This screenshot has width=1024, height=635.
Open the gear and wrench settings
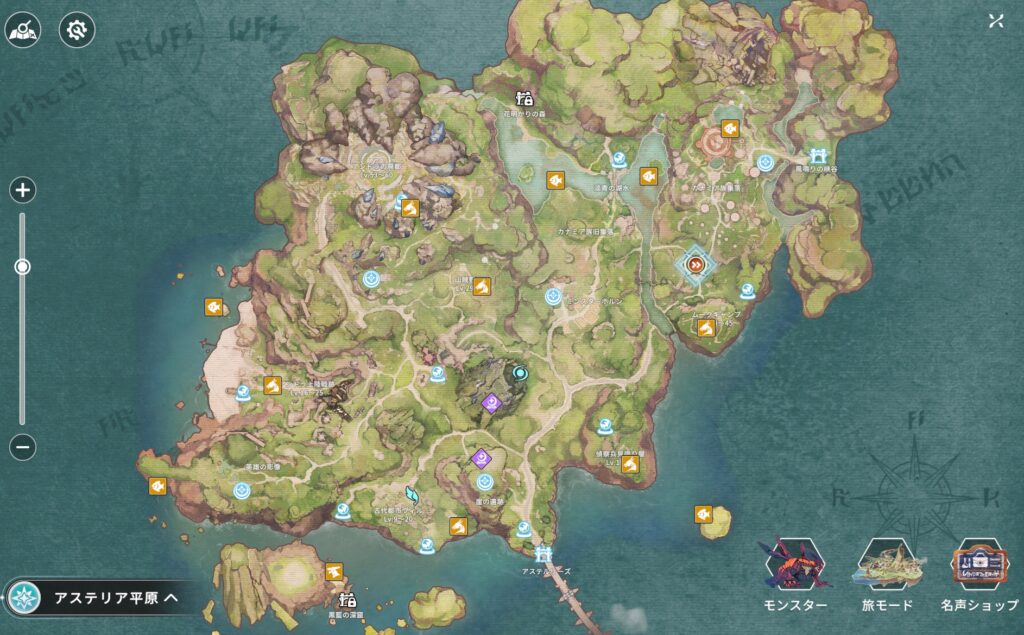76,31
